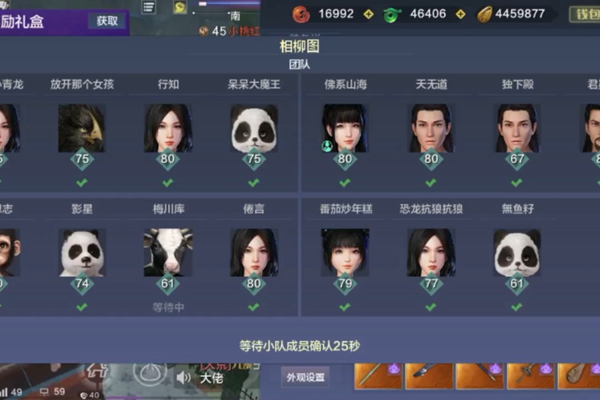Image resolution: width=600 pixels, height=400 pixels.
Task: Choose the 無鱼籽 panda portrait
Action: [517, 252]
